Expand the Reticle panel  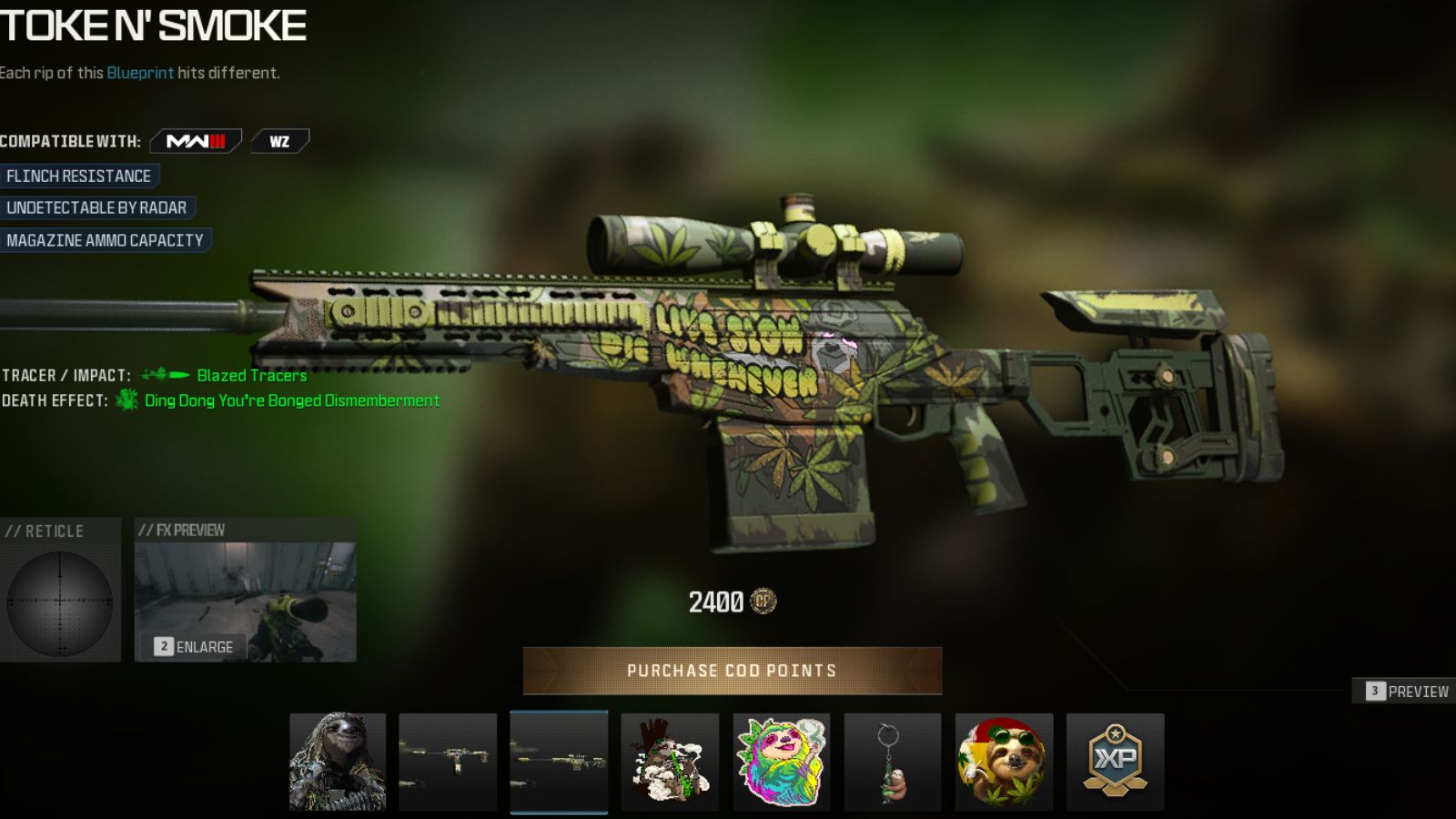coord(59,596)
